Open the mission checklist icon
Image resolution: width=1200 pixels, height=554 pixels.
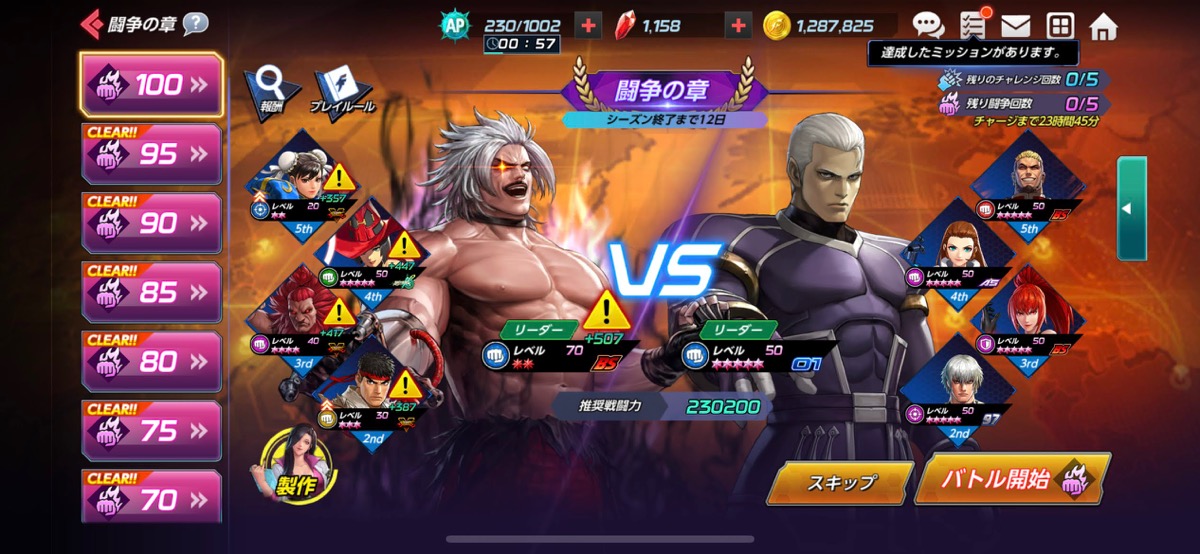tap(972, 26)
